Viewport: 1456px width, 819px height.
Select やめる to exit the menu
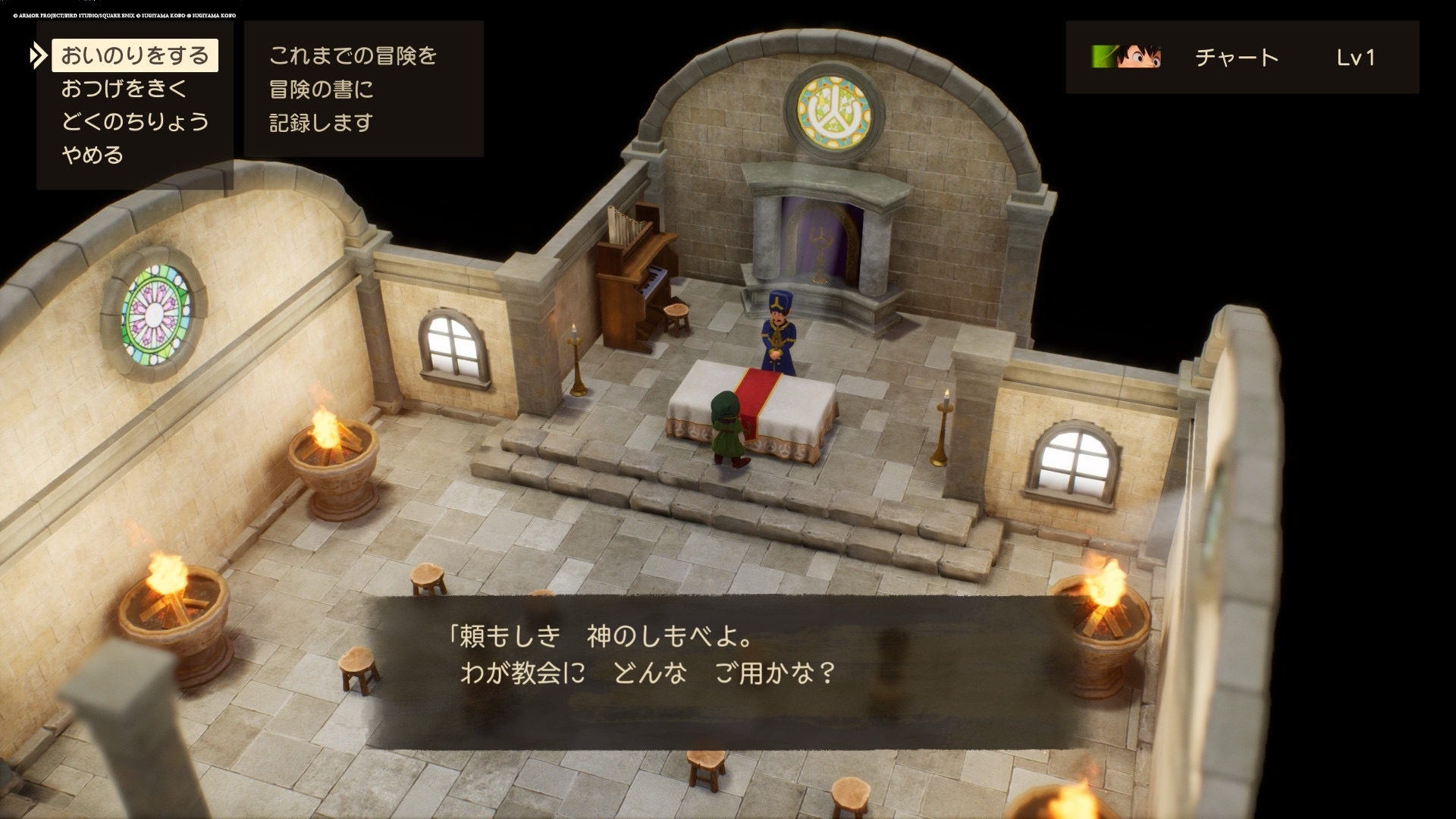[x=93, y=155]
